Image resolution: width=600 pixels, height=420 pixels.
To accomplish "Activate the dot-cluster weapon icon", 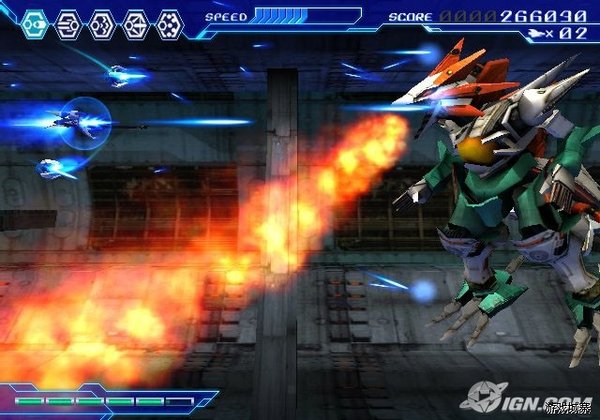I will tap(169, 24).
